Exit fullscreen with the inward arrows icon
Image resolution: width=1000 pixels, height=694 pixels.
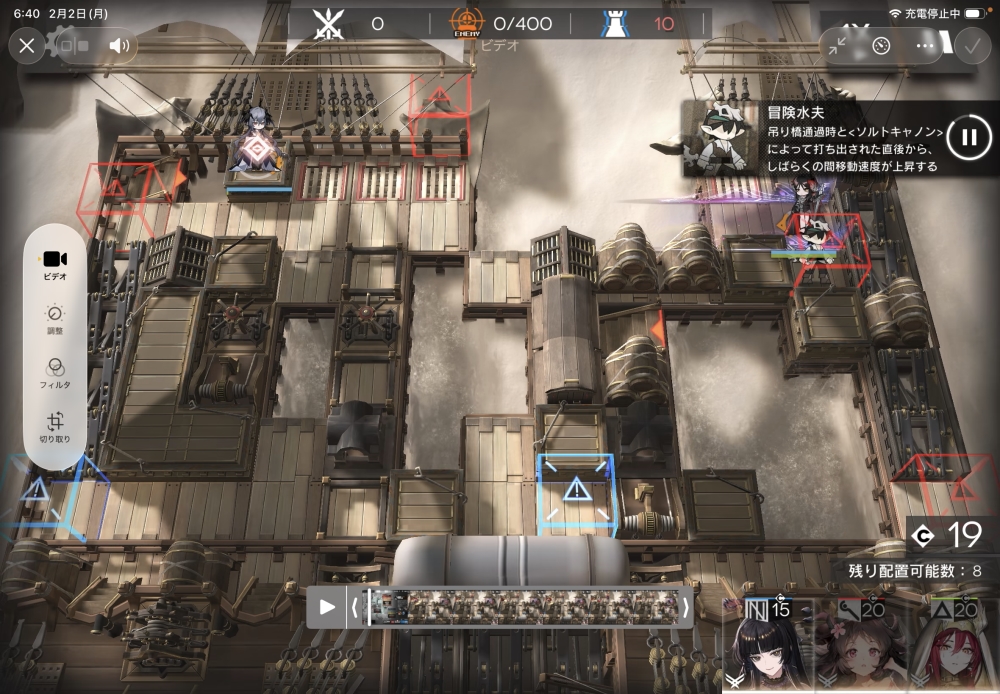(837, 45)
